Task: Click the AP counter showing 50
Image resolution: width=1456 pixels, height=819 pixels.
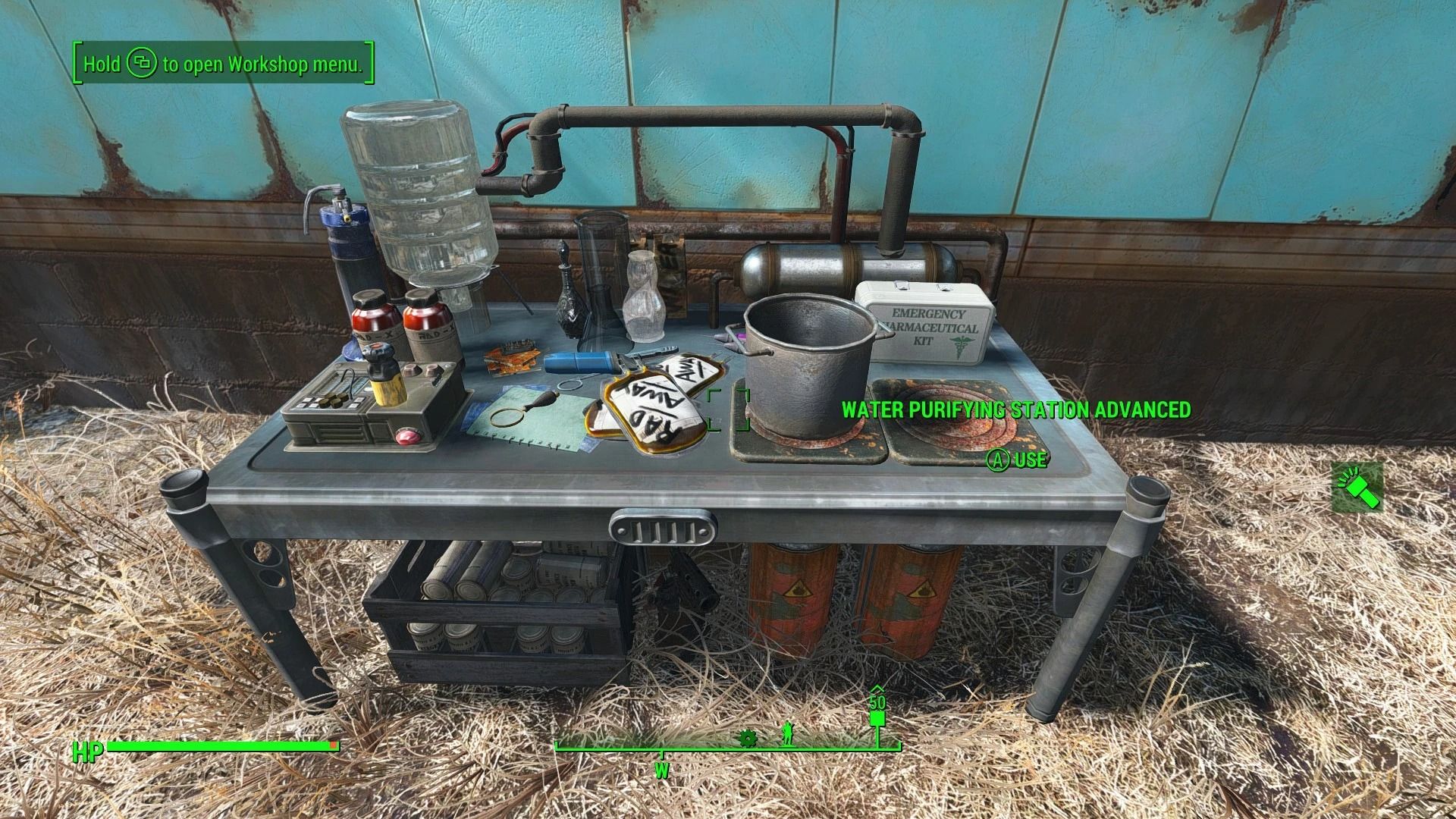Action: [877, 702]
